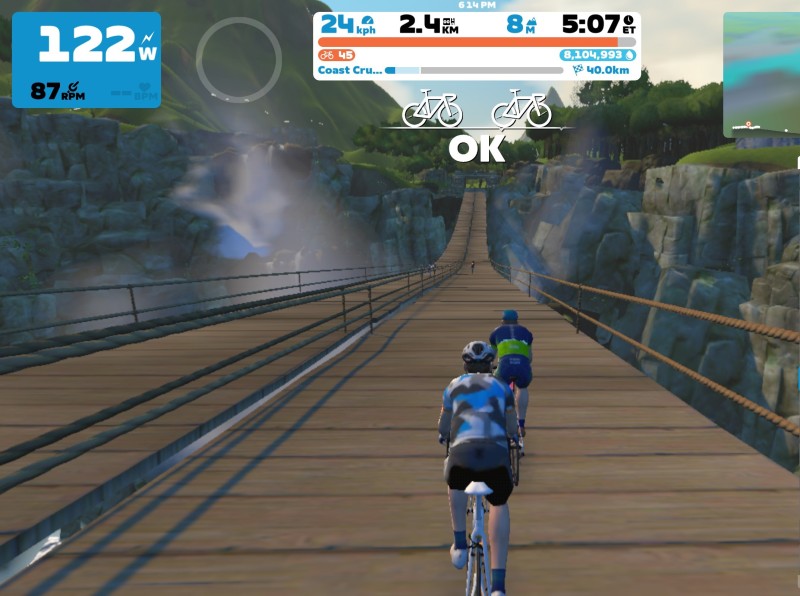Viewport: 800px width, 596px height.
Task: Activate the empty power-up ring
Action: click(x=238, y=60)
